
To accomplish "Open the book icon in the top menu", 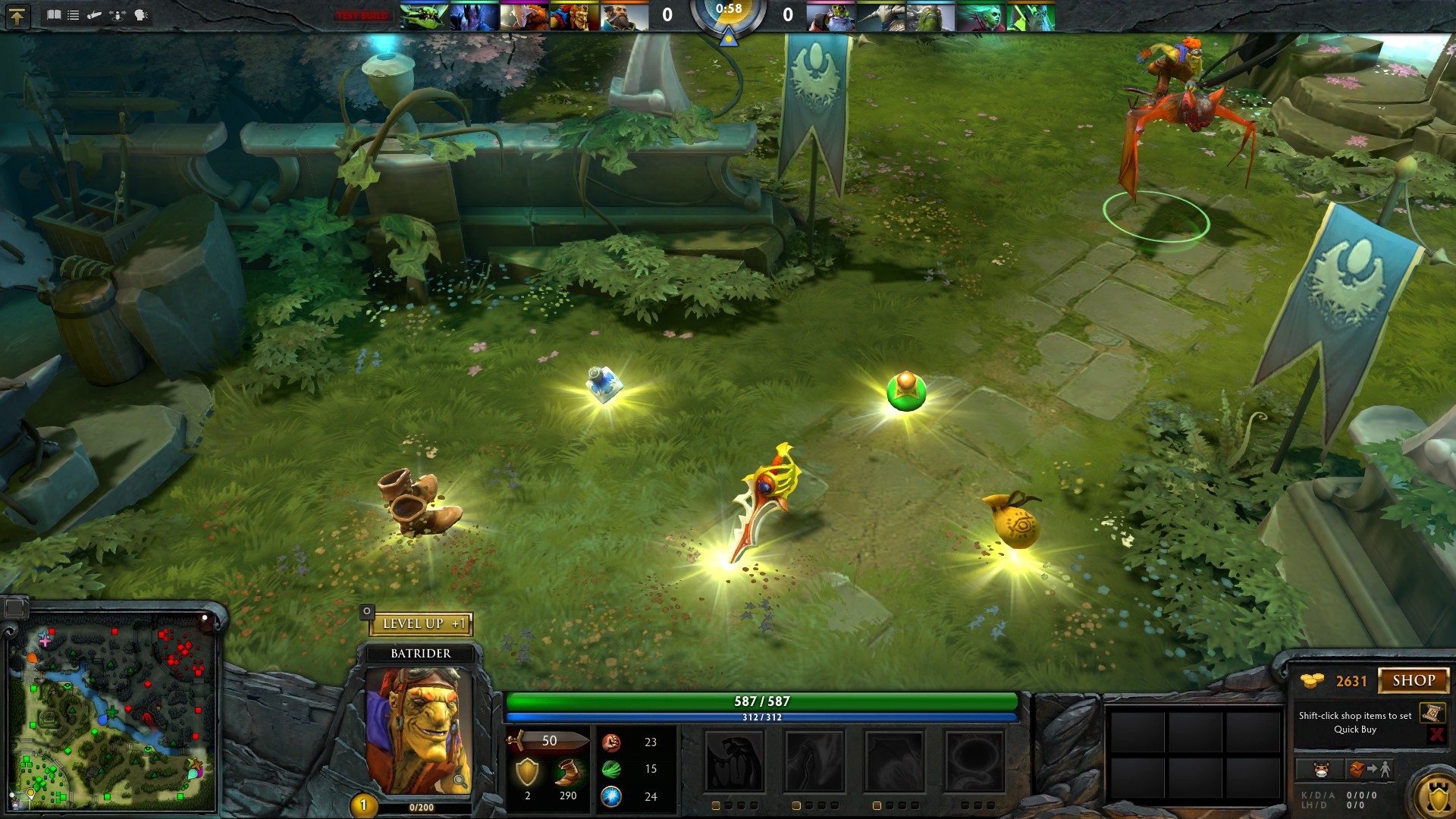I will coord(54,14).
